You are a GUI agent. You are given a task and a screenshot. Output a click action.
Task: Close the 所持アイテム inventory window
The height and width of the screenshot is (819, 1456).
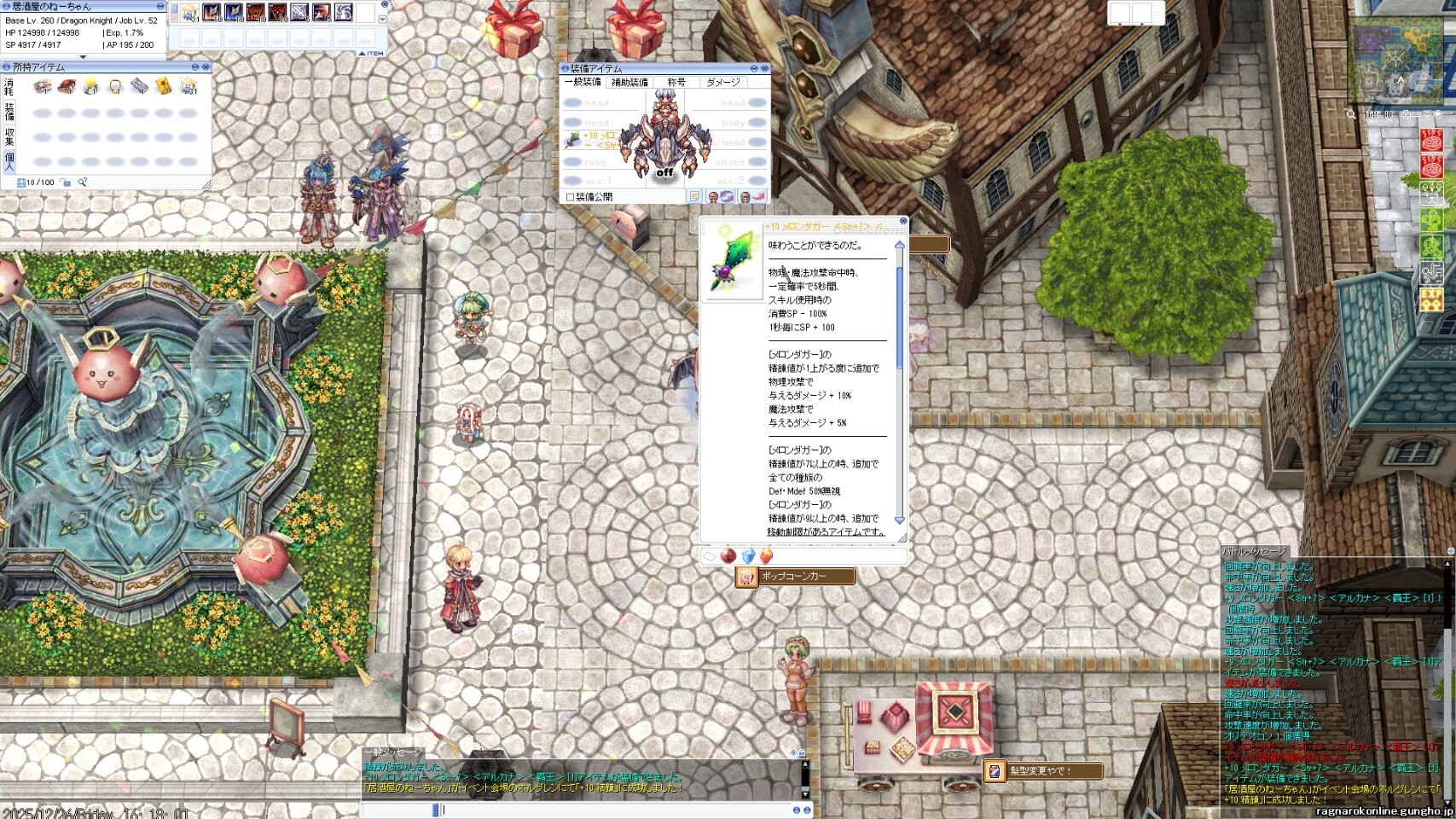pyautogui.click(x=206, y=67)
